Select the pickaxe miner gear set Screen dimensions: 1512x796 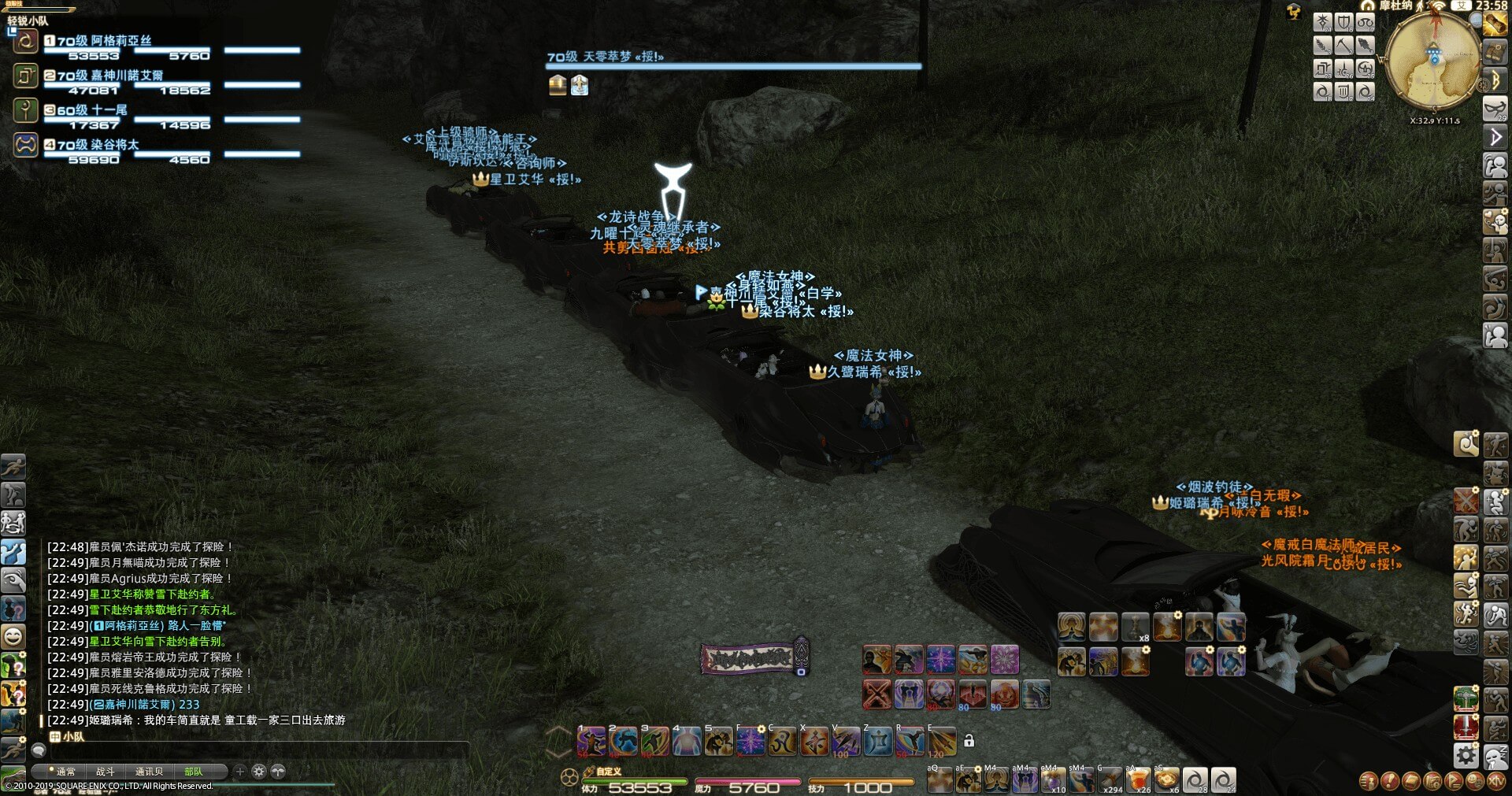[x=1343, y=46]
